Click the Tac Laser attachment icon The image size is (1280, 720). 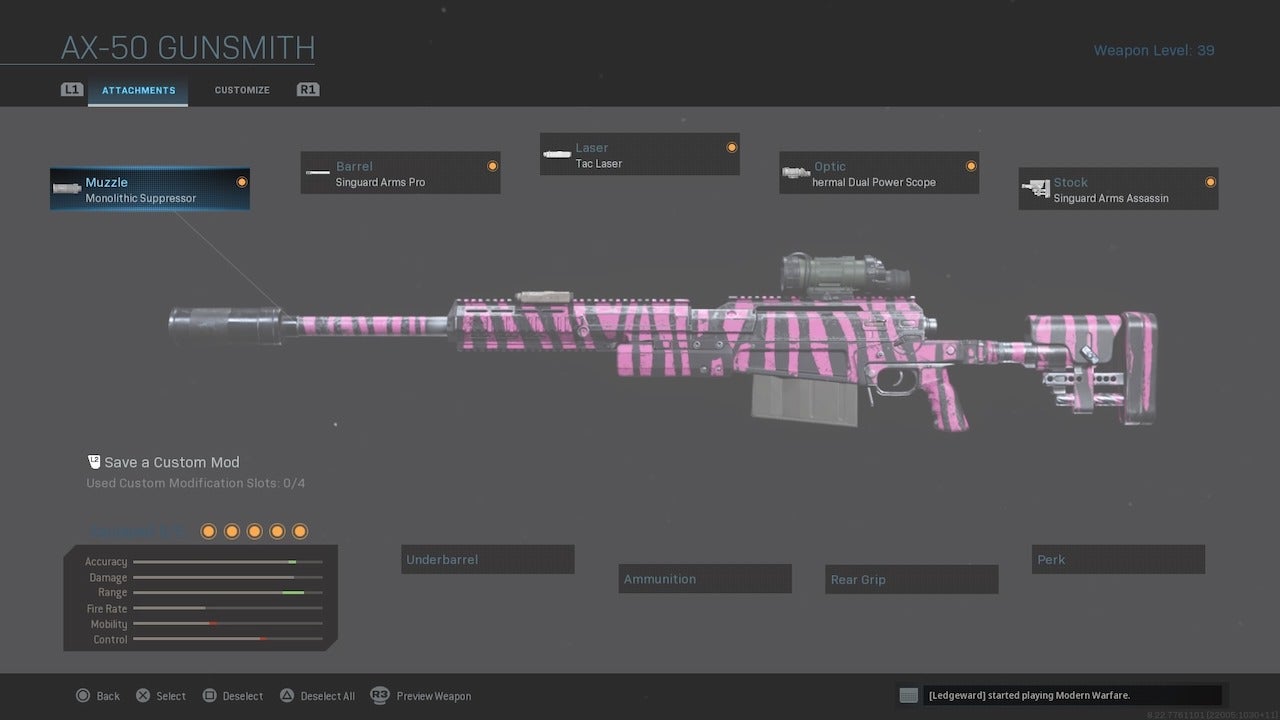pos(557,154)
